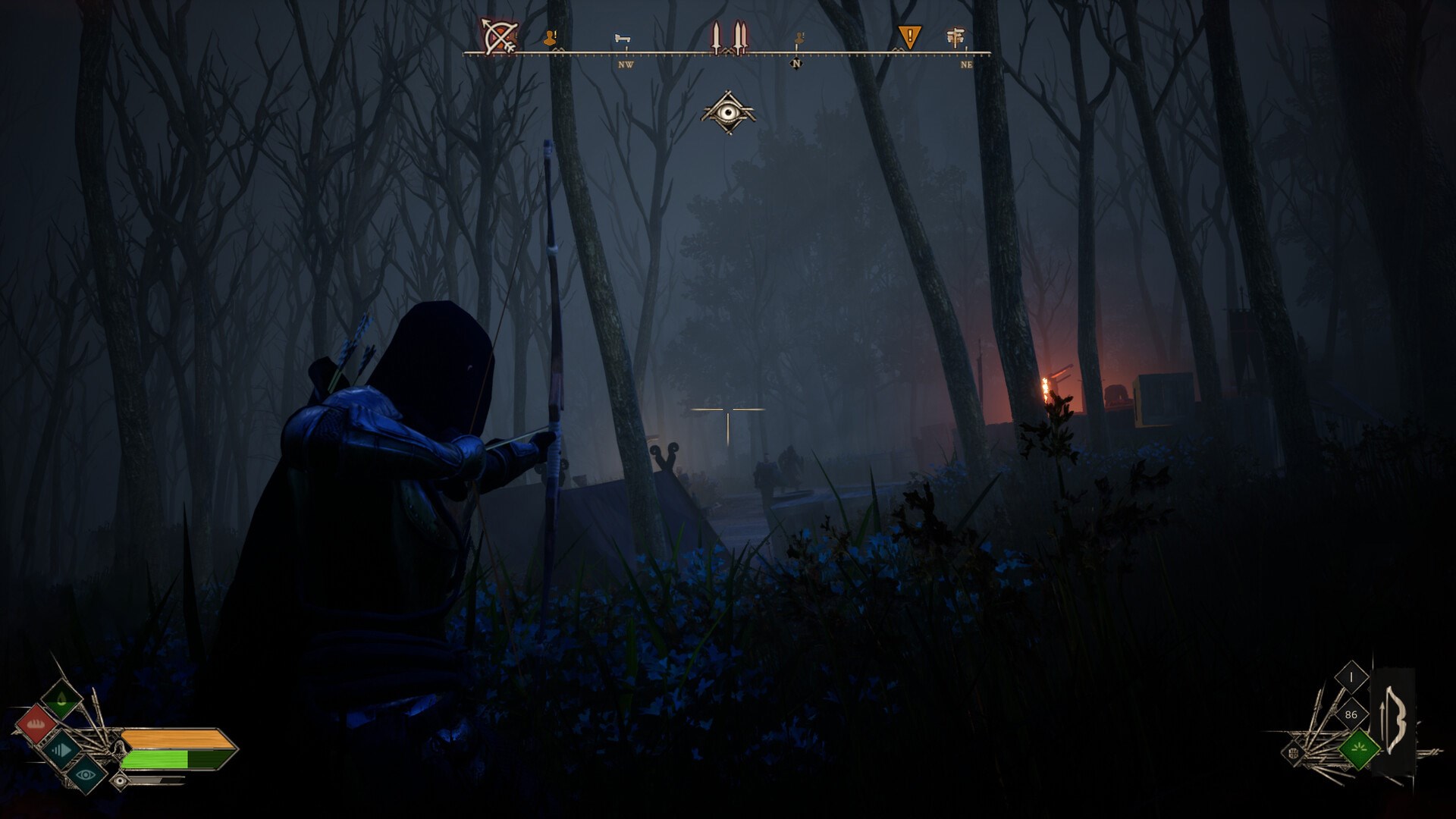The image size is (1456, 819).
Task: Click the small grid emblem diamond slot
Action: [1294, 753]
